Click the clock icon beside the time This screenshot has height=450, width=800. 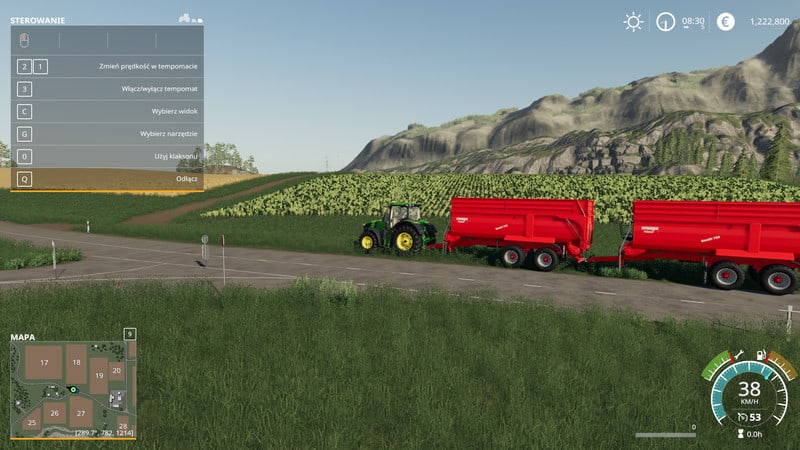665,21
